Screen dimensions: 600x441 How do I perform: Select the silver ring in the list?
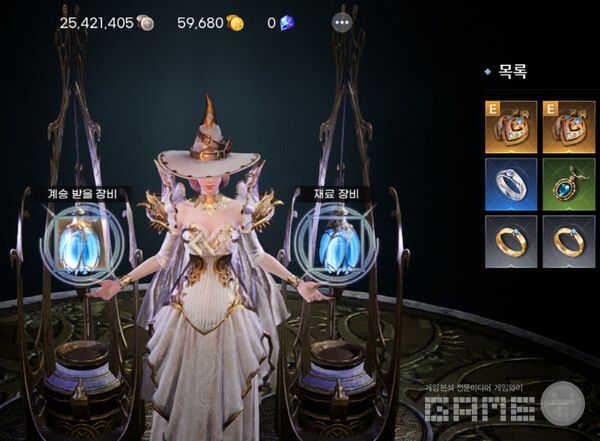point(511,183)
